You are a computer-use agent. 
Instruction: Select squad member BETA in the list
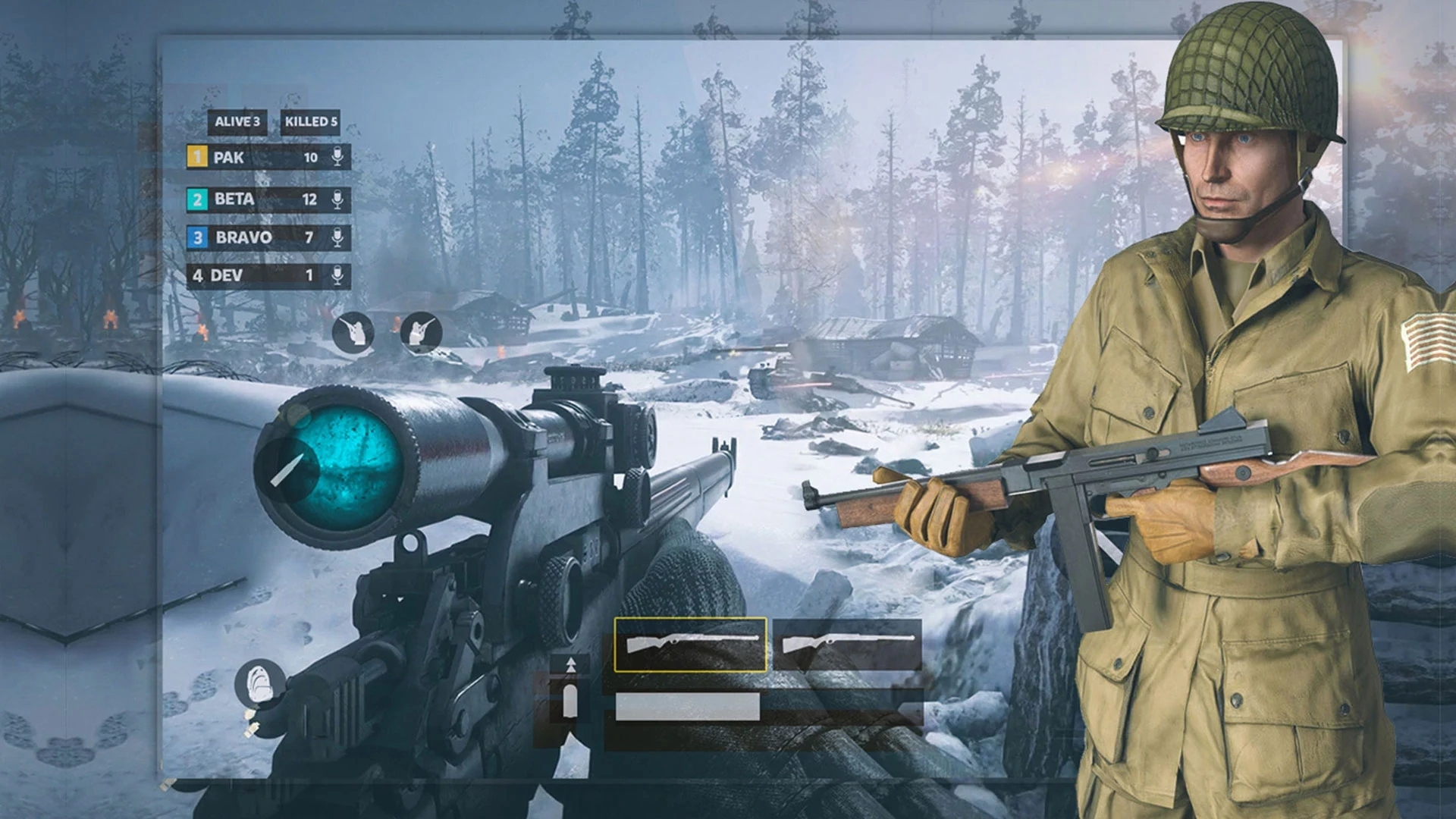[x=250, y=199]
